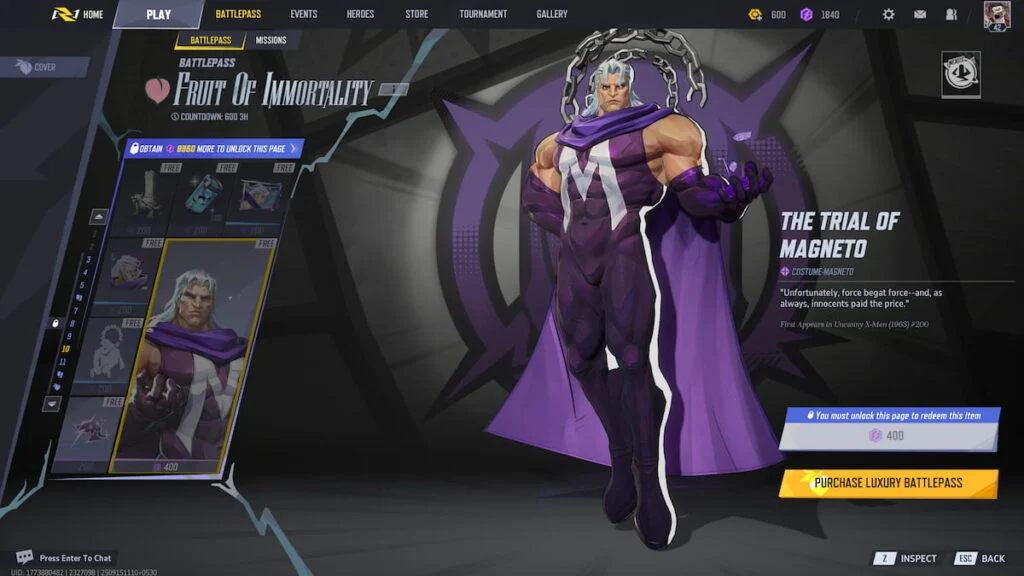Open the Missions sub-tab
The image size is (1024, 576).
[270, 40]
